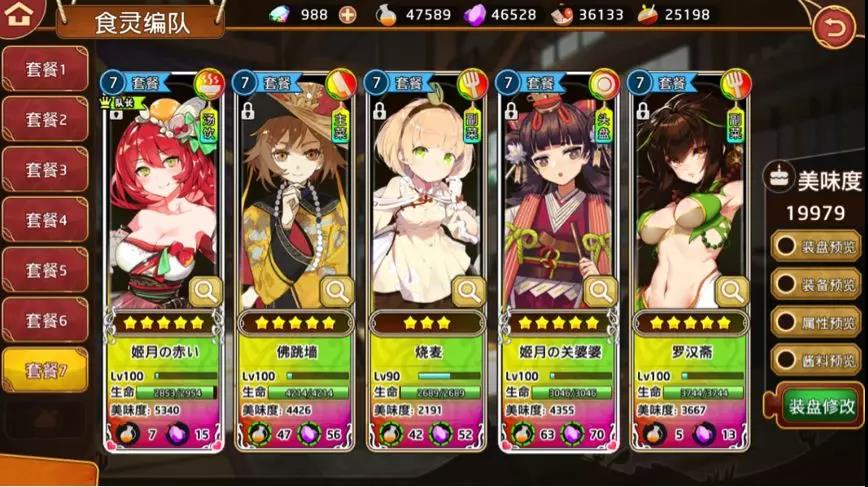The image size is (868, 487).
Task: Switch to 套餐1 tab
Action: tap(46, 70)
